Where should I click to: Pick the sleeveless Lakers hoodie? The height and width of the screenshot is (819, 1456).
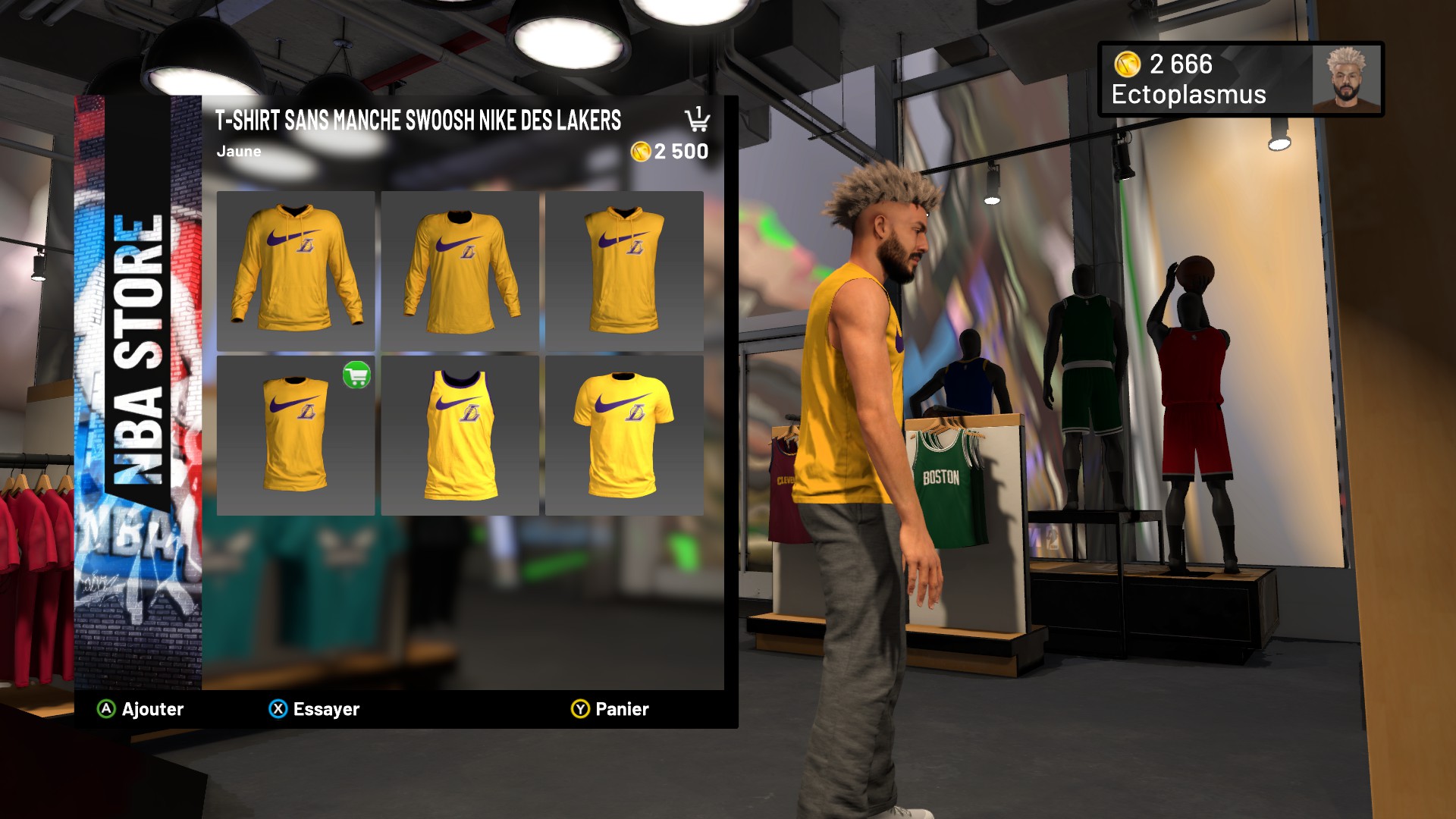point(624,271)
